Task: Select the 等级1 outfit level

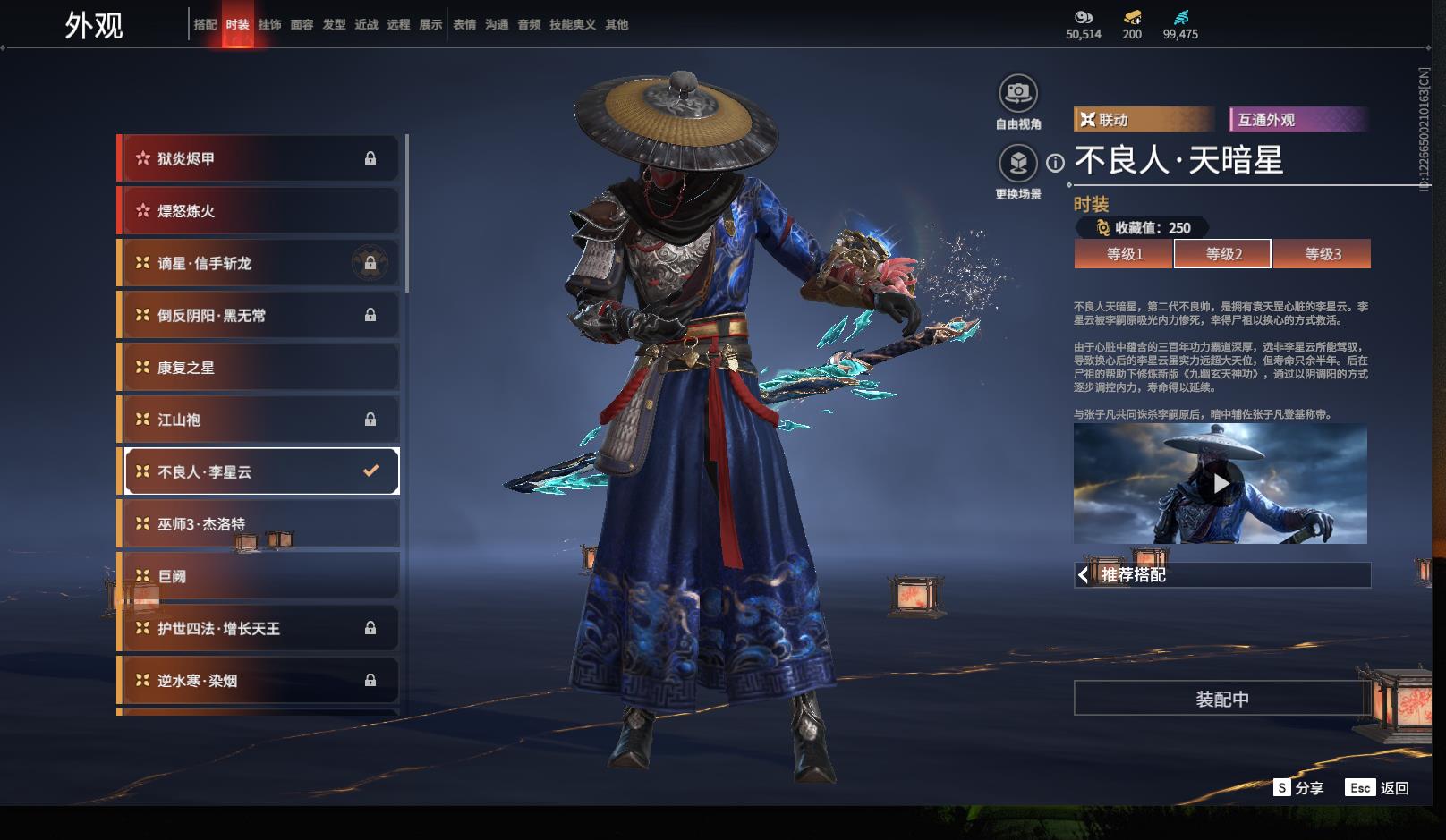Action: (1124, 254)
